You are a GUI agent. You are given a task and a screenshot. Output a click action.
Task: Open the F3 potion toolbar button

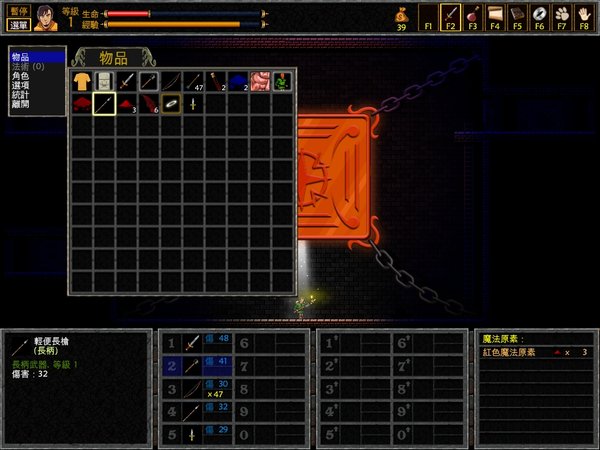[472, 15]
